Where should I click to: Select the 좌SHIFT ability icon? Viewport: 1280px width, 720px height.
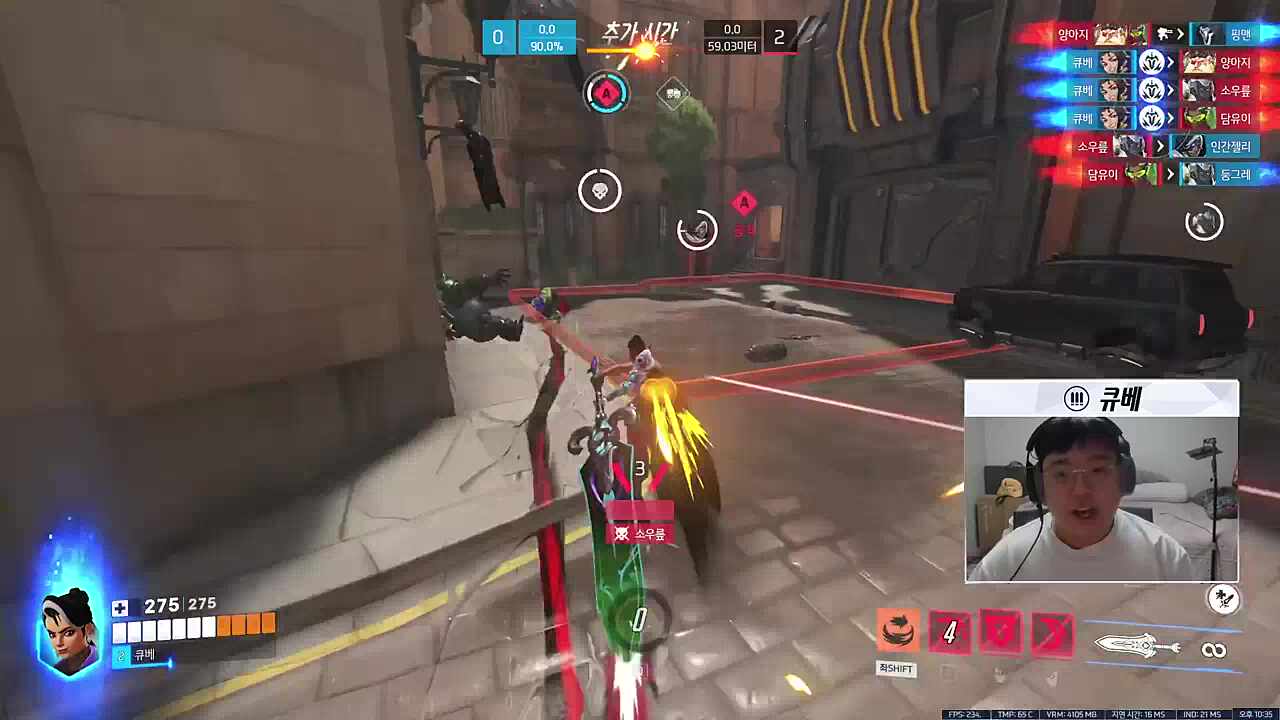[x=896, y=630]
